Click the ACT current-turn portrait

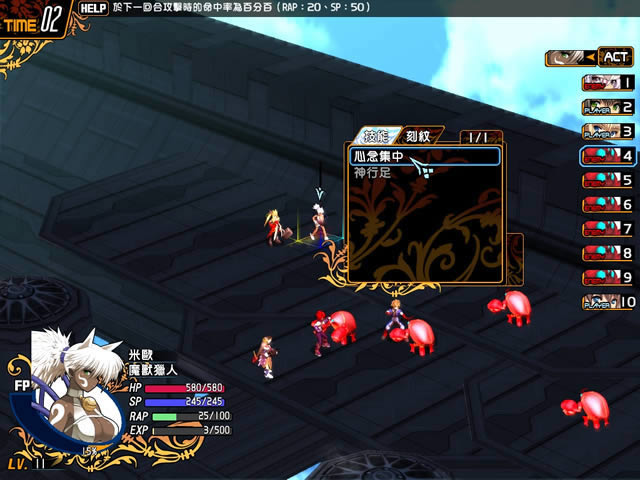click(589, 58)
